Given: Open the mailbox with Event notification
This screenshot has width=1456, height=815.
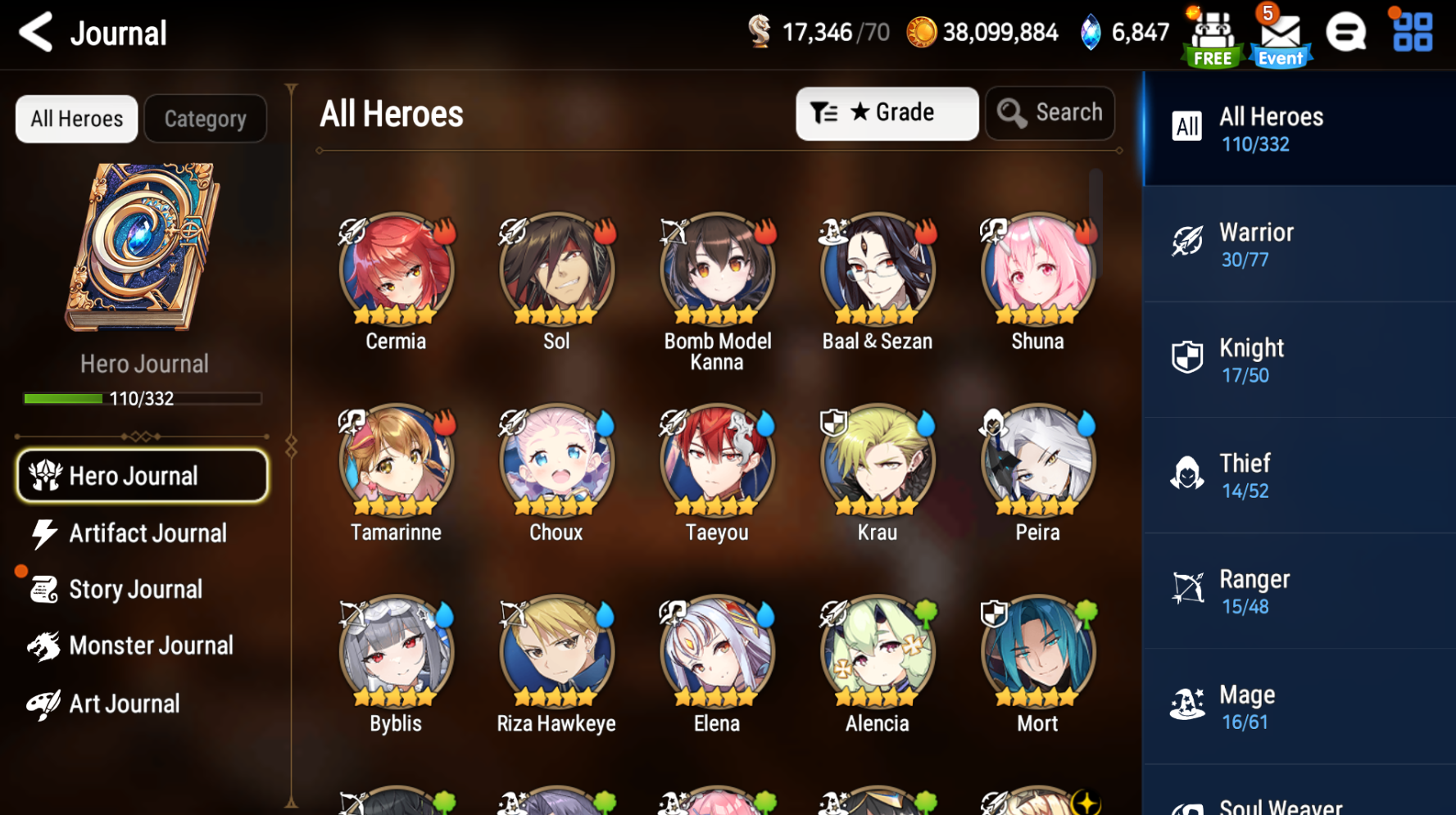Looking at the screenshot, I should (x=1280, y=34).
